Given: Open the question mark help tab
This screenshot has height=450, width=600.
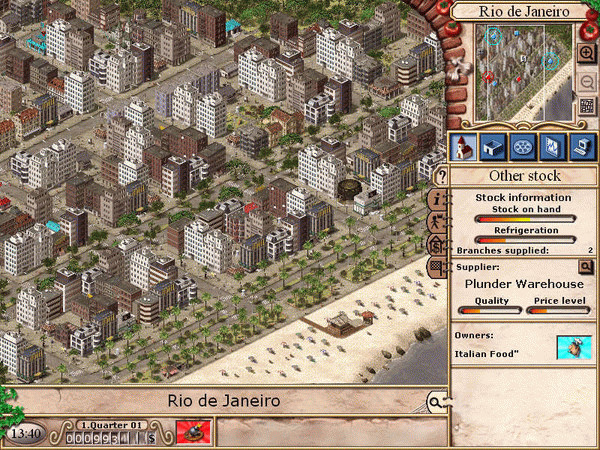Looking at the screenshot, I should click(441, 177).
